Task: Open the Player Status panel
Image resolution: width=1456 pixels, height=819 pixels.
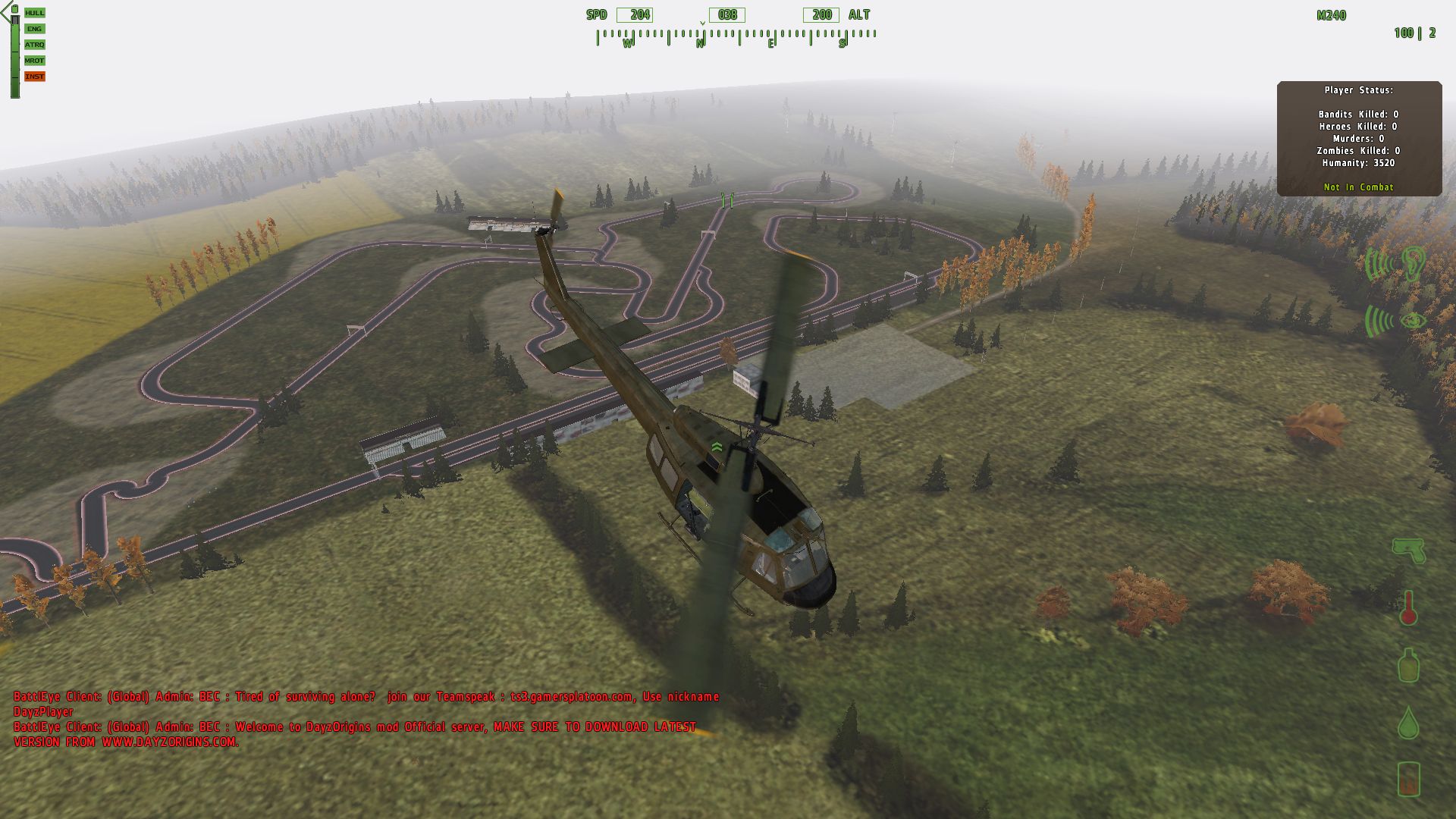Action: tap(1359, 138)
